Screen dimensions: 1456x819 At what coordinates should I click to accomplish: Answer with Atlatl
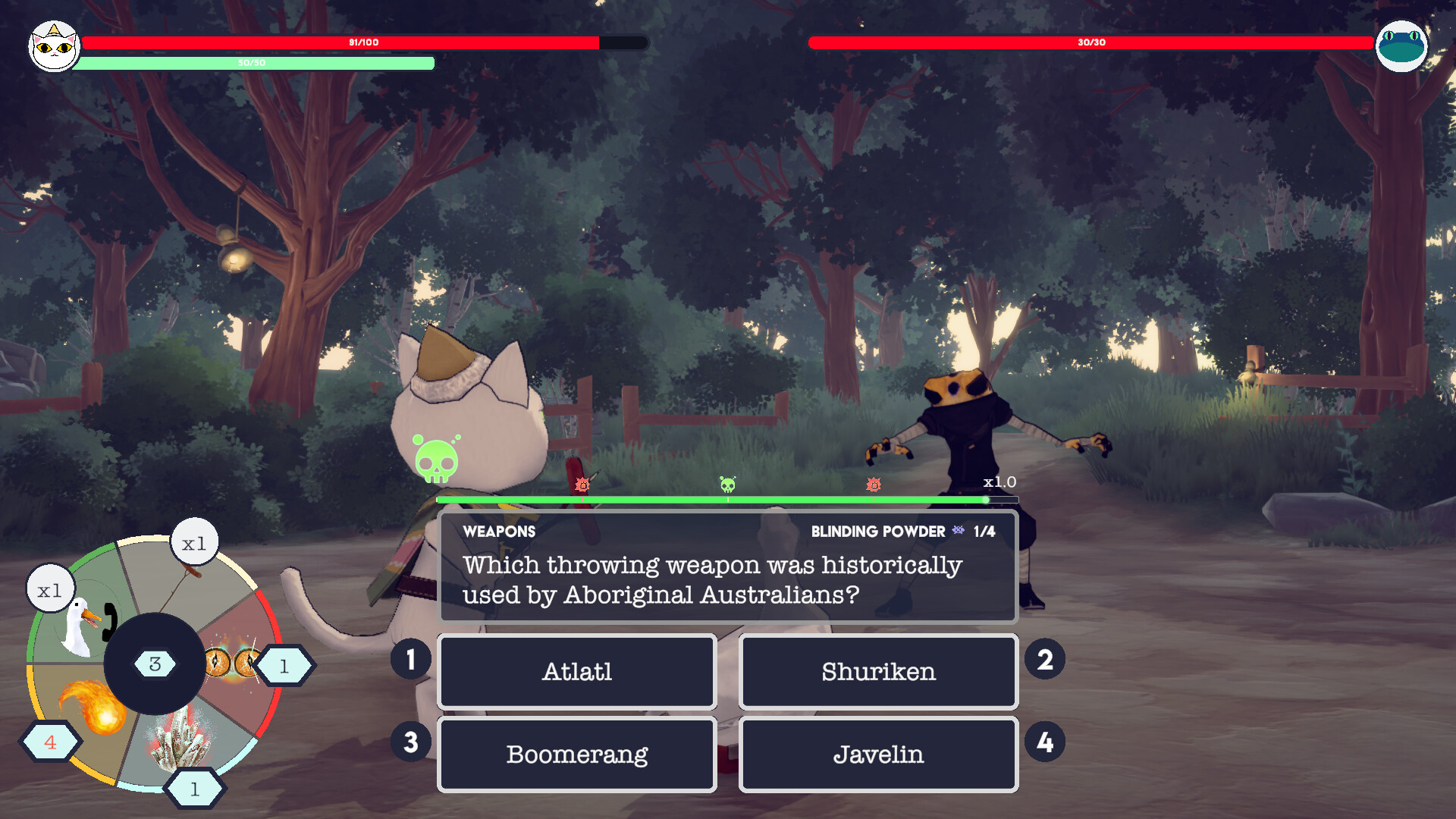click(576, 671)
